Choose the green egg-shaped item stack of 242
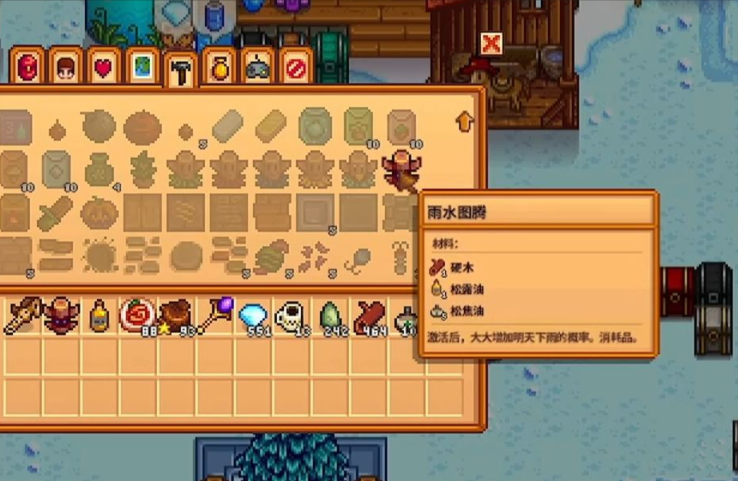 click(329, 317)
